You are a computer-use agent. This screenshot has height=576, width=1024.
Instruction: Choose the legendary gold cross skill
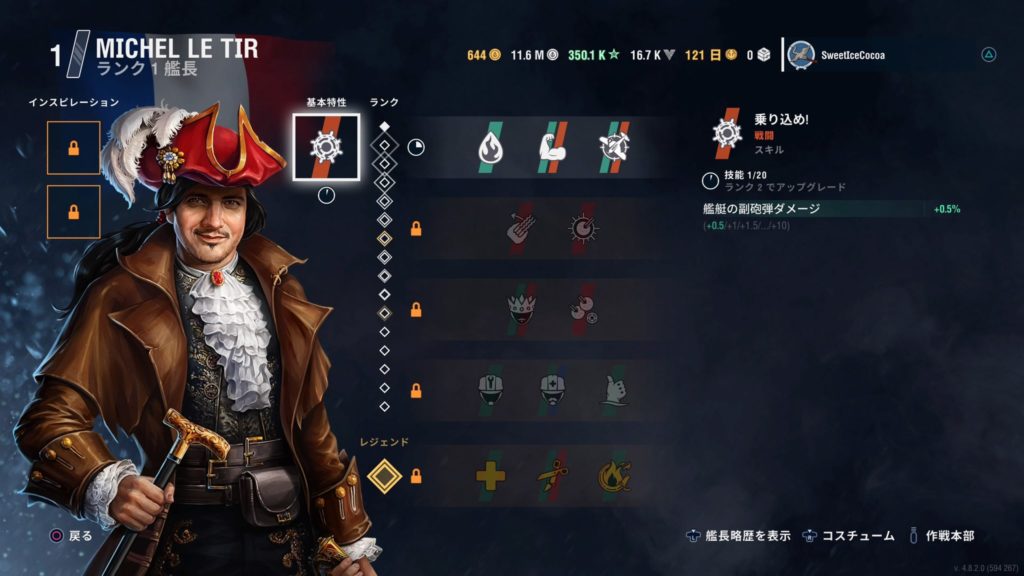coord(491,476)
